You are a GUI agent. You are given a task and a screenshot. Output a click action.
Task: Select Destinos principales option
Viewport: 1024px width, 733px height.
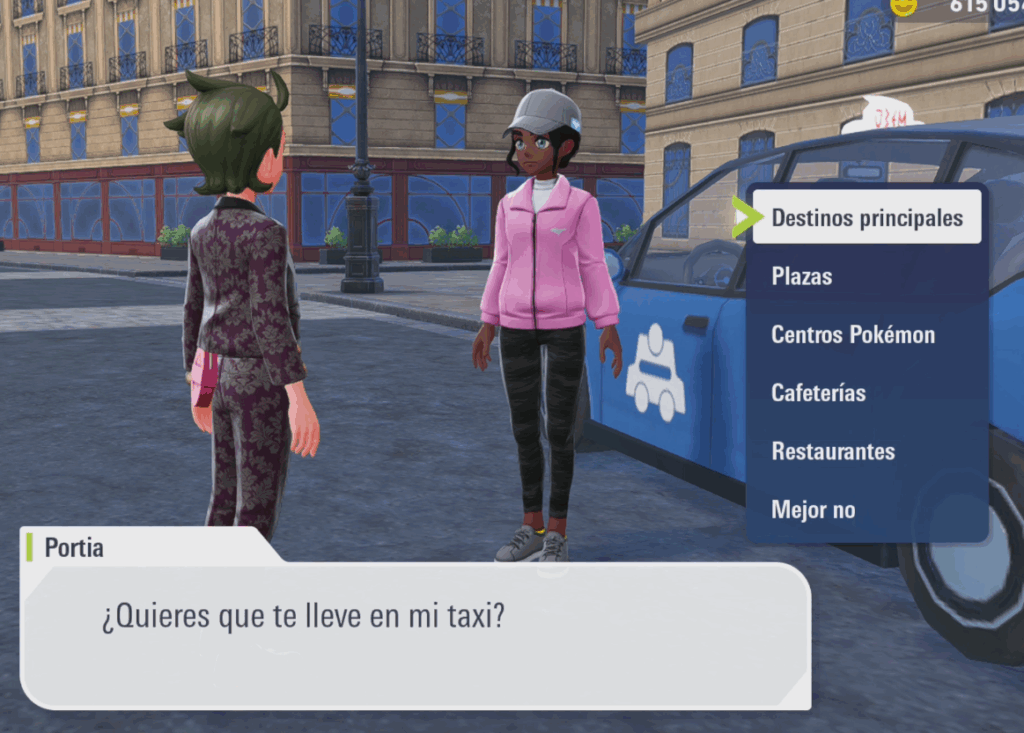866,218
